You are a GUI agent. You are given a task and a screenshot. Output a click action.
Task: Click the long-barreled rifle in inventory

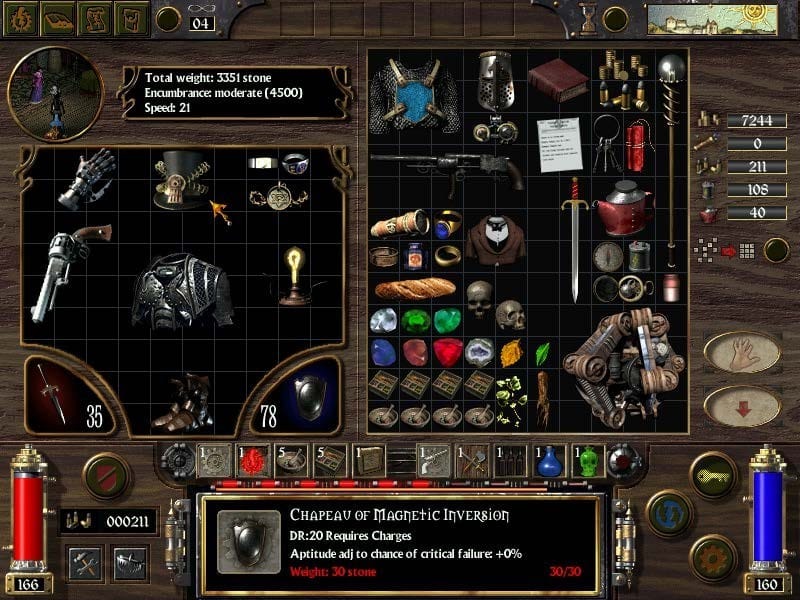tap(450, 167)
